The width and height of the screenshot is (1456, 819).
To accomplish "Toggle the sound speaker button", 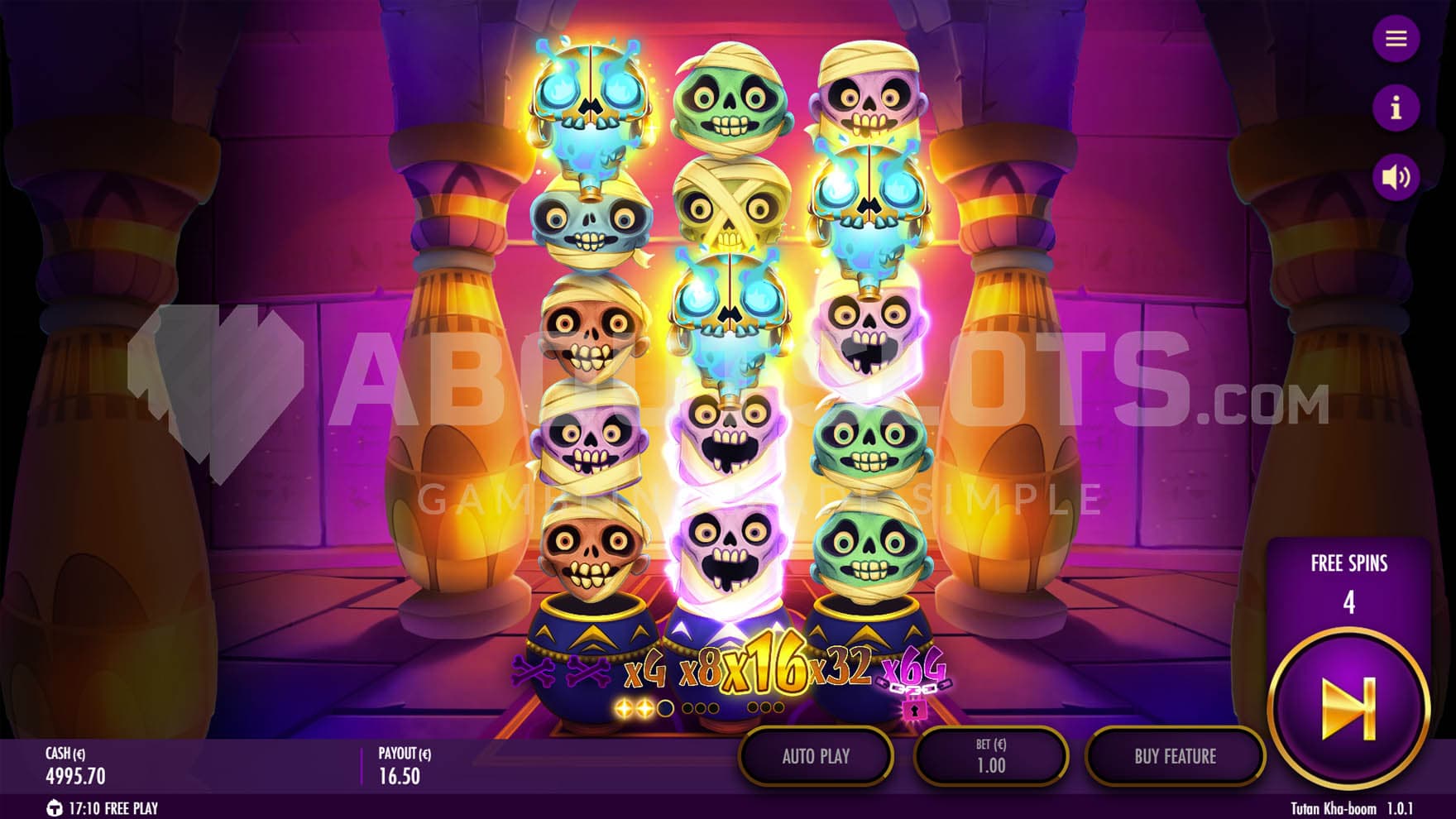I will (x=1396, y=177).
